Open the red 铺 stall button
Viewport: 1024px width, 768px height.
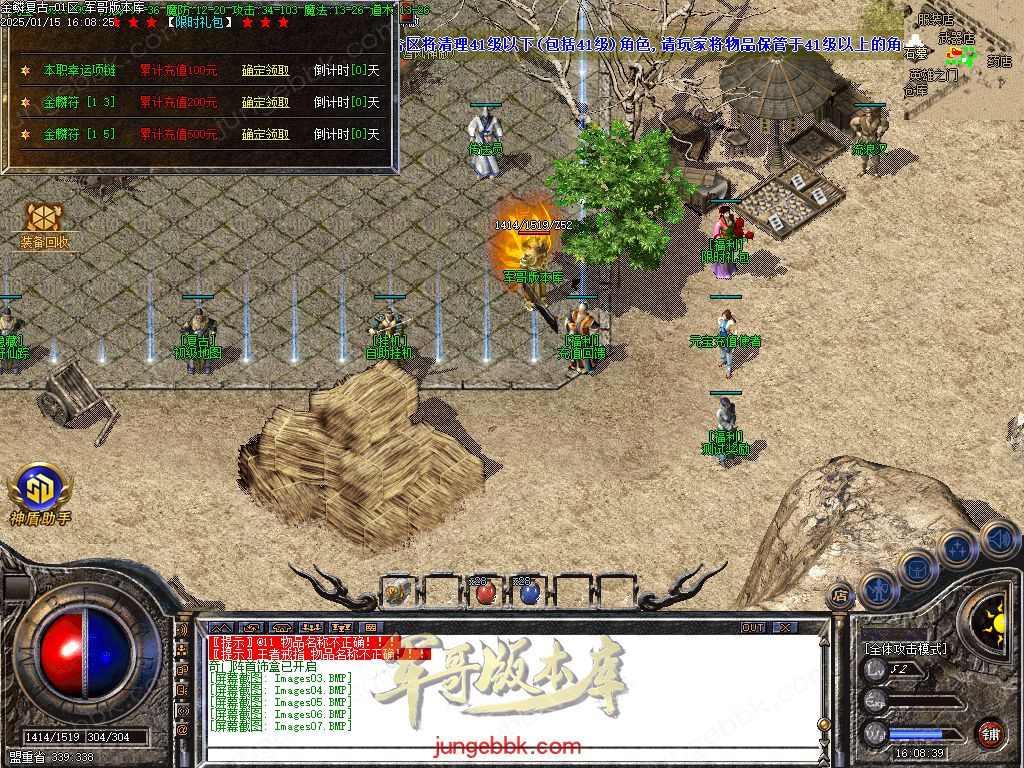tap(990, 733)
